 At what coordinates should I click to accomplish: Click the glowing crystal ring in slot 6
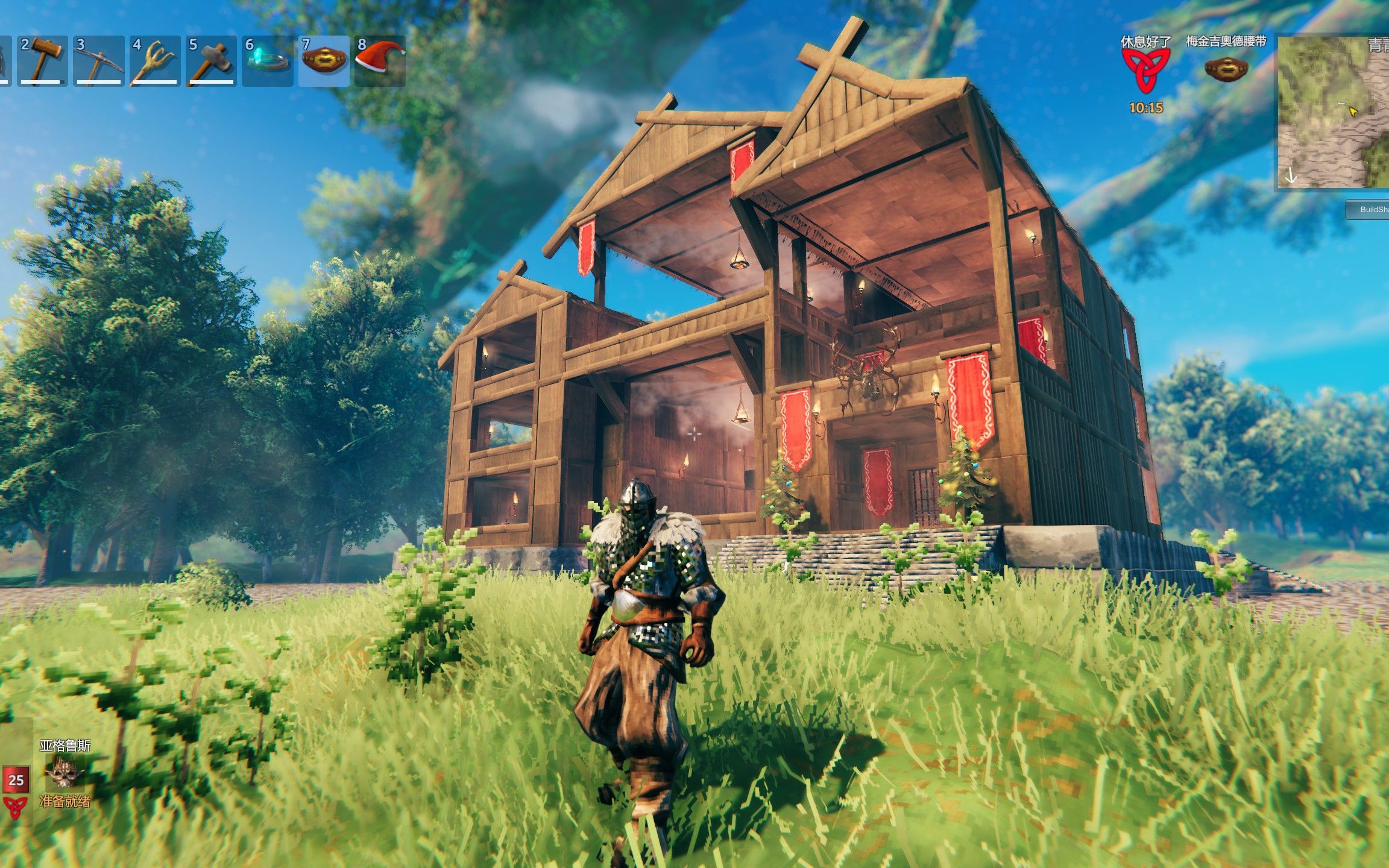tap(267, 60)
